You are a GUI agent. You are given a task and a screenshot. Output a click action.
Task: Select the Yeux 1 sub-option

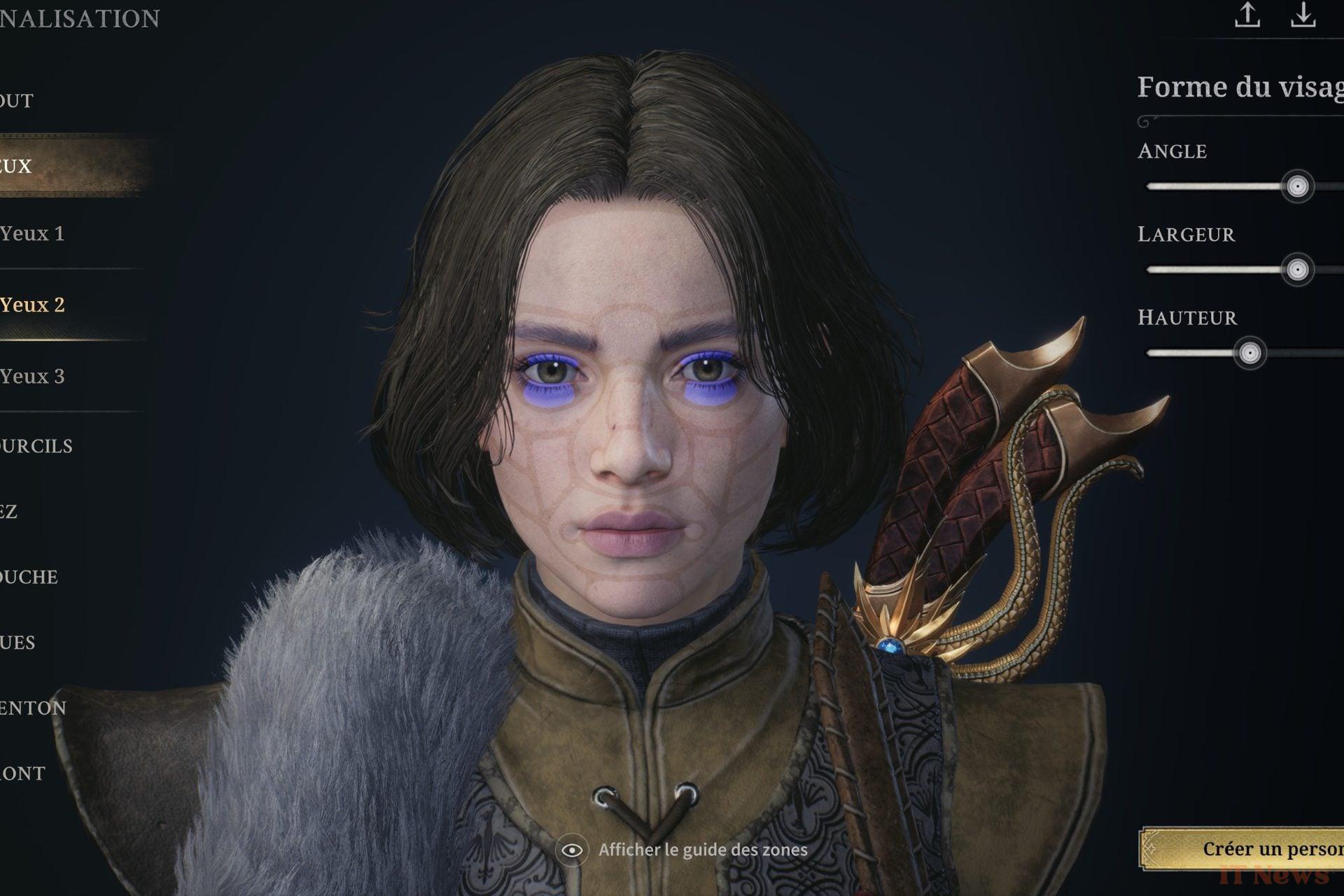[33, 234]
